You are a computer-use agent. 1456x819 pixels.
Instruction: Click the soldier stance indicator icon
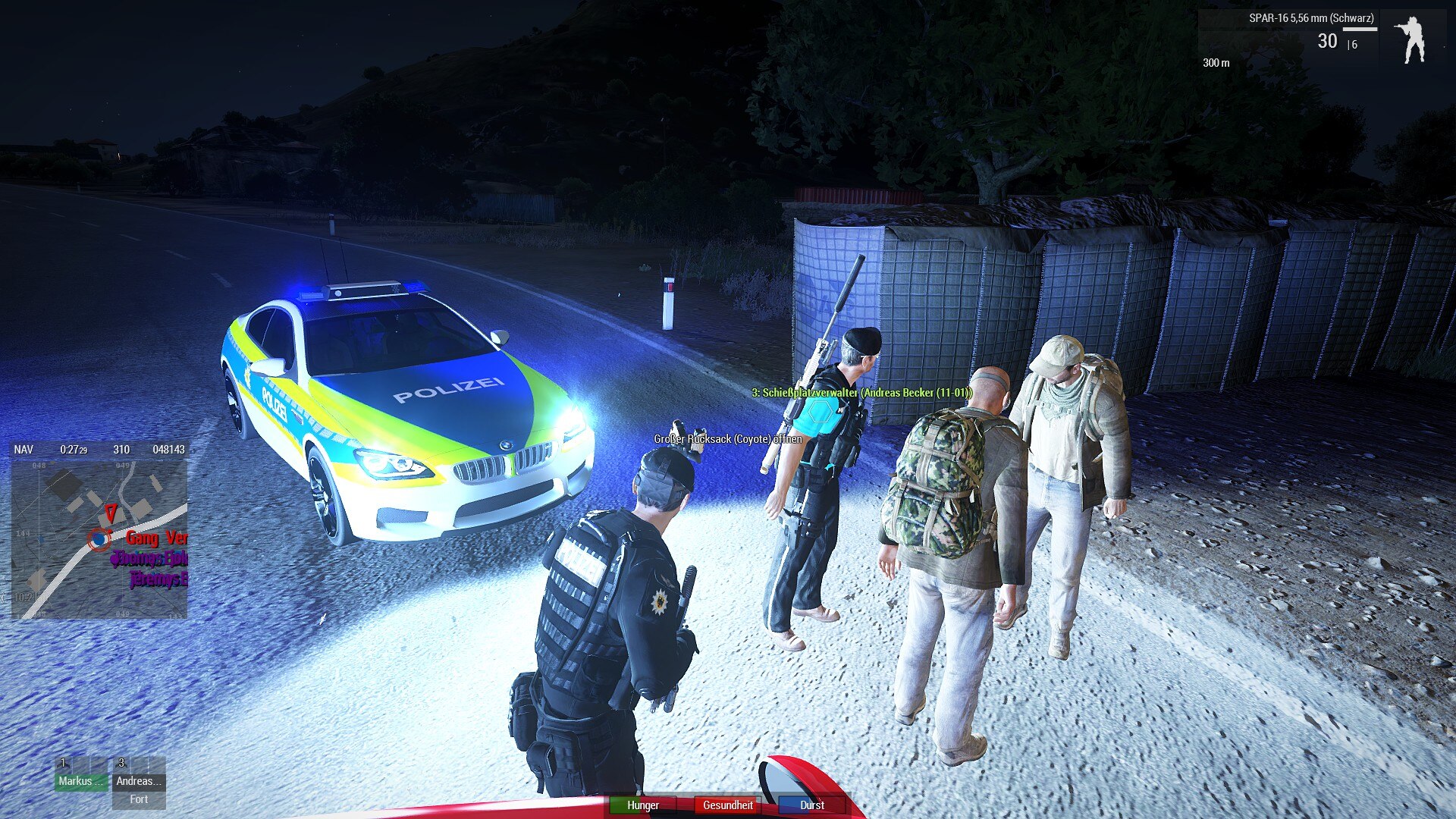[1412, 39]
